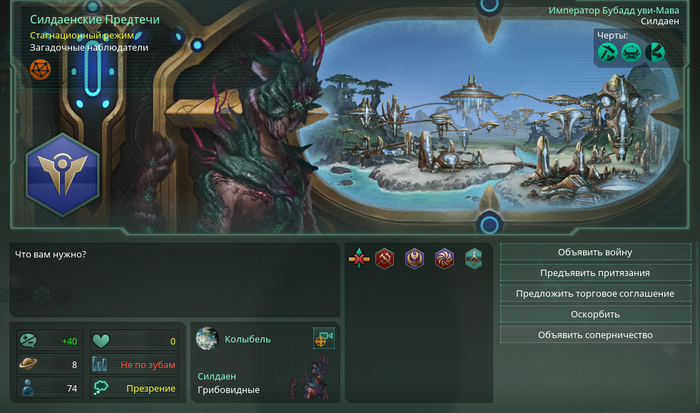
Task: Click the orange pentagram government icon
Action: pos(40,69)
